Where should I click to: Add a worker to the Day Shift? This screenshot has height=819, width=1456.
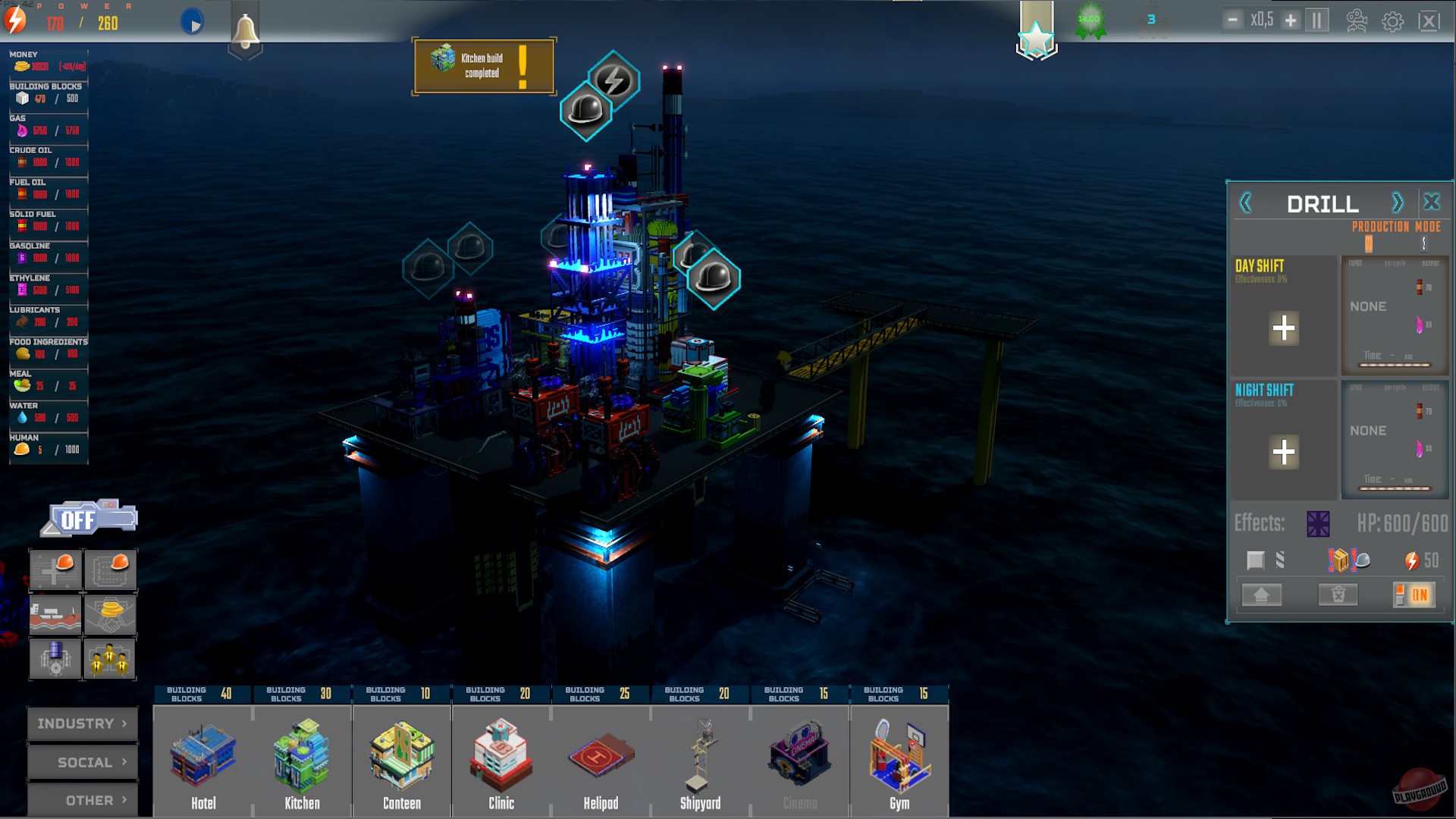[1284, 328]
